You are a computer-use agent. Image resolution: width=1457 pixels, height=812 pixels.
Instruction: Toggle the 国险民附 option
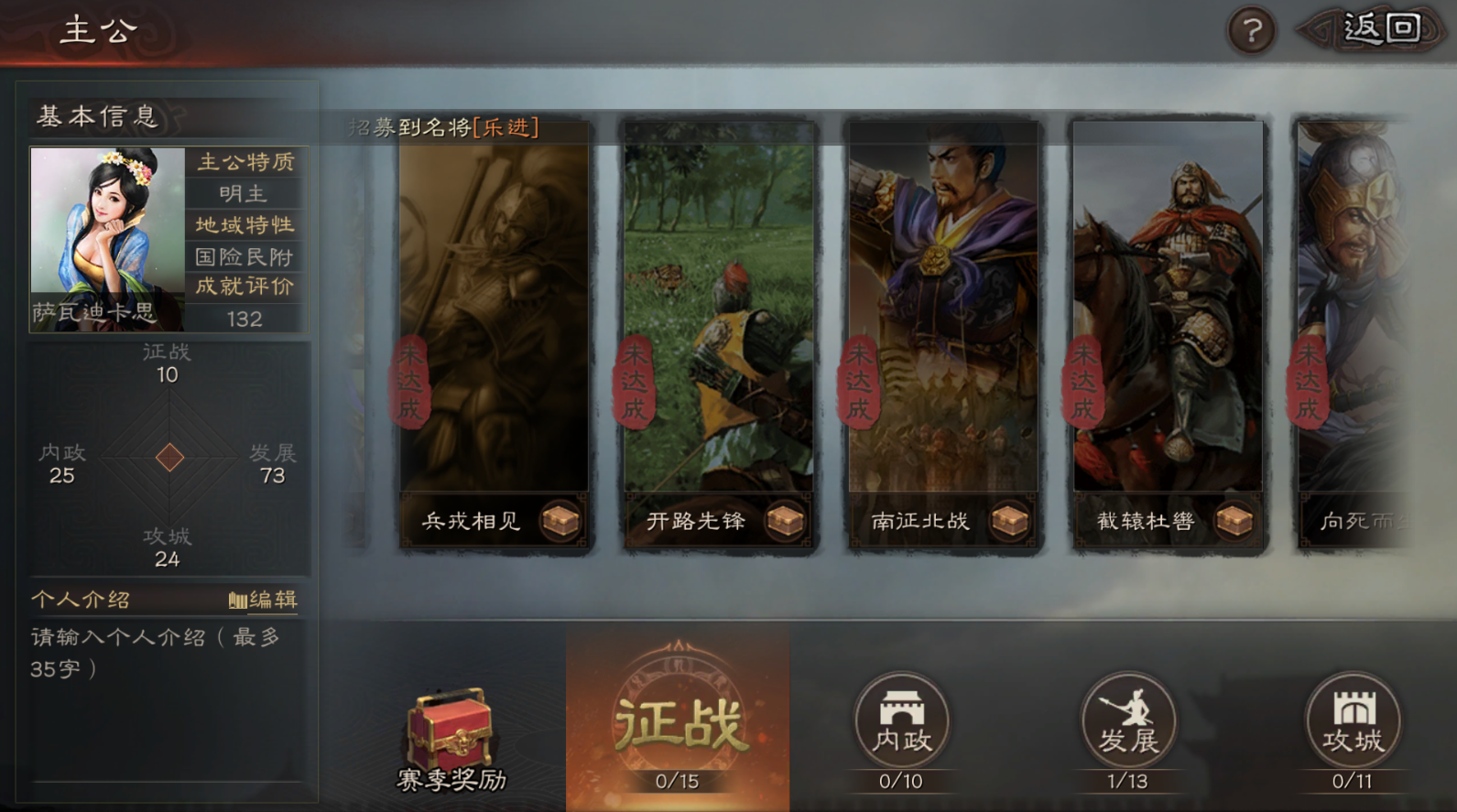click(x=245, y=257)
